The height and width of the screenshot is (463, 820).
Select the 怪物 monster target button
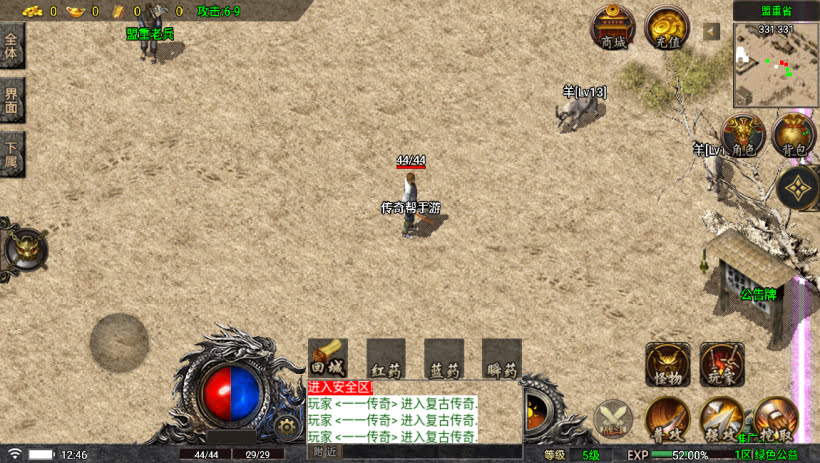[x=667, y=364]
